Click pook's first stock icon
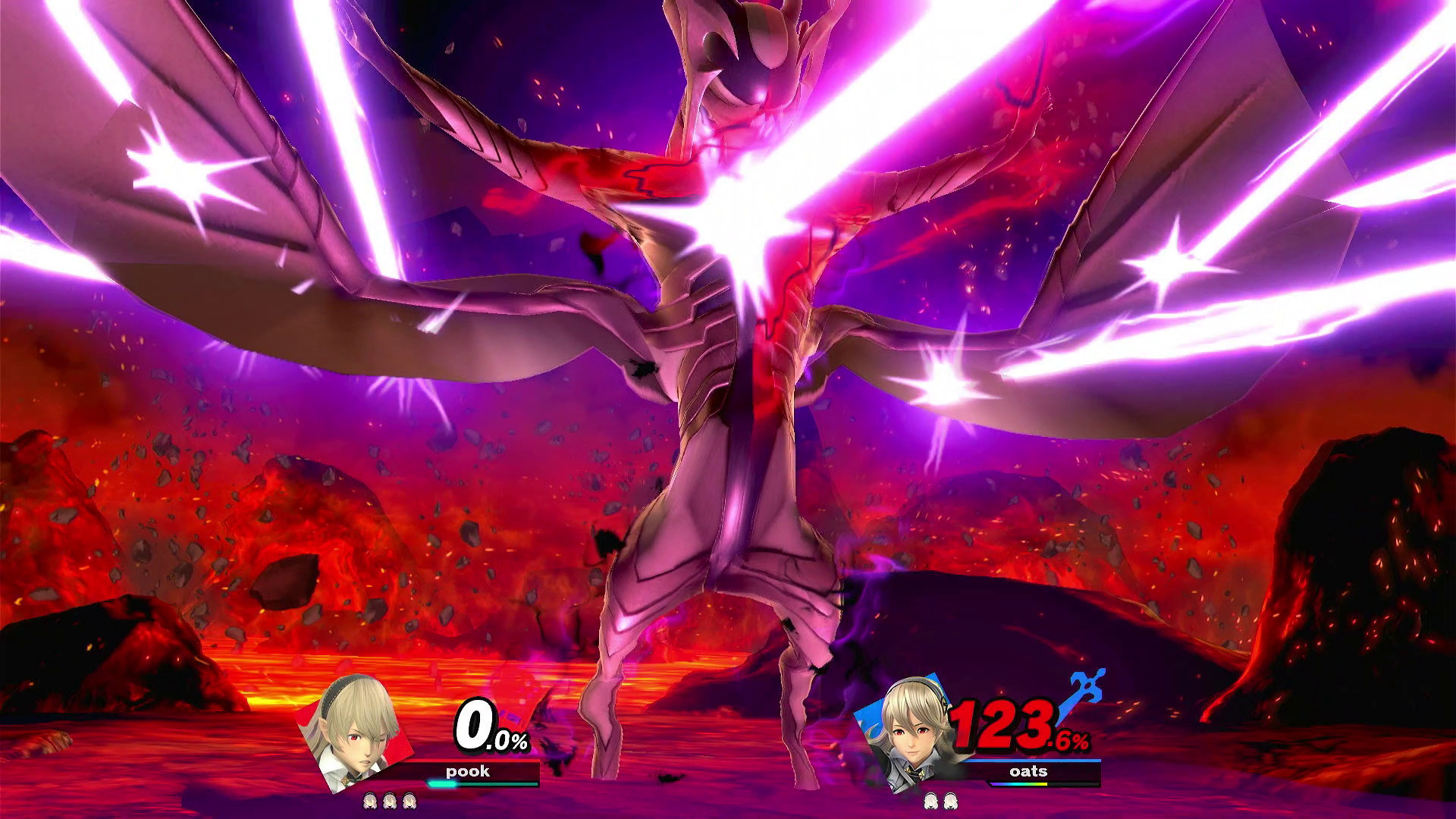Screen dimensions: 1456x819 click(x=369, y=802)
